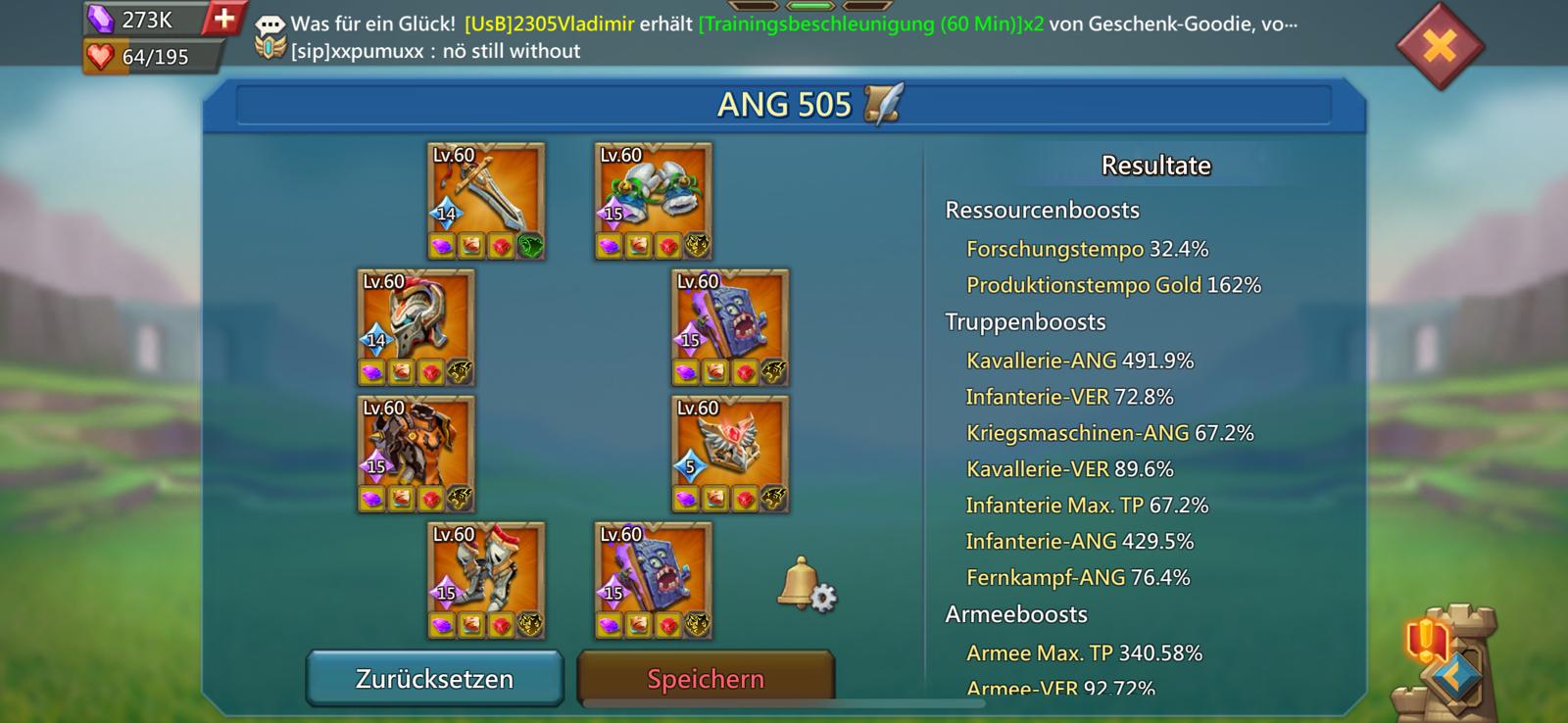Viewport: 1568px width, 723px height.
Task: Save the gear set with Speichern
Action: [706, 678]
